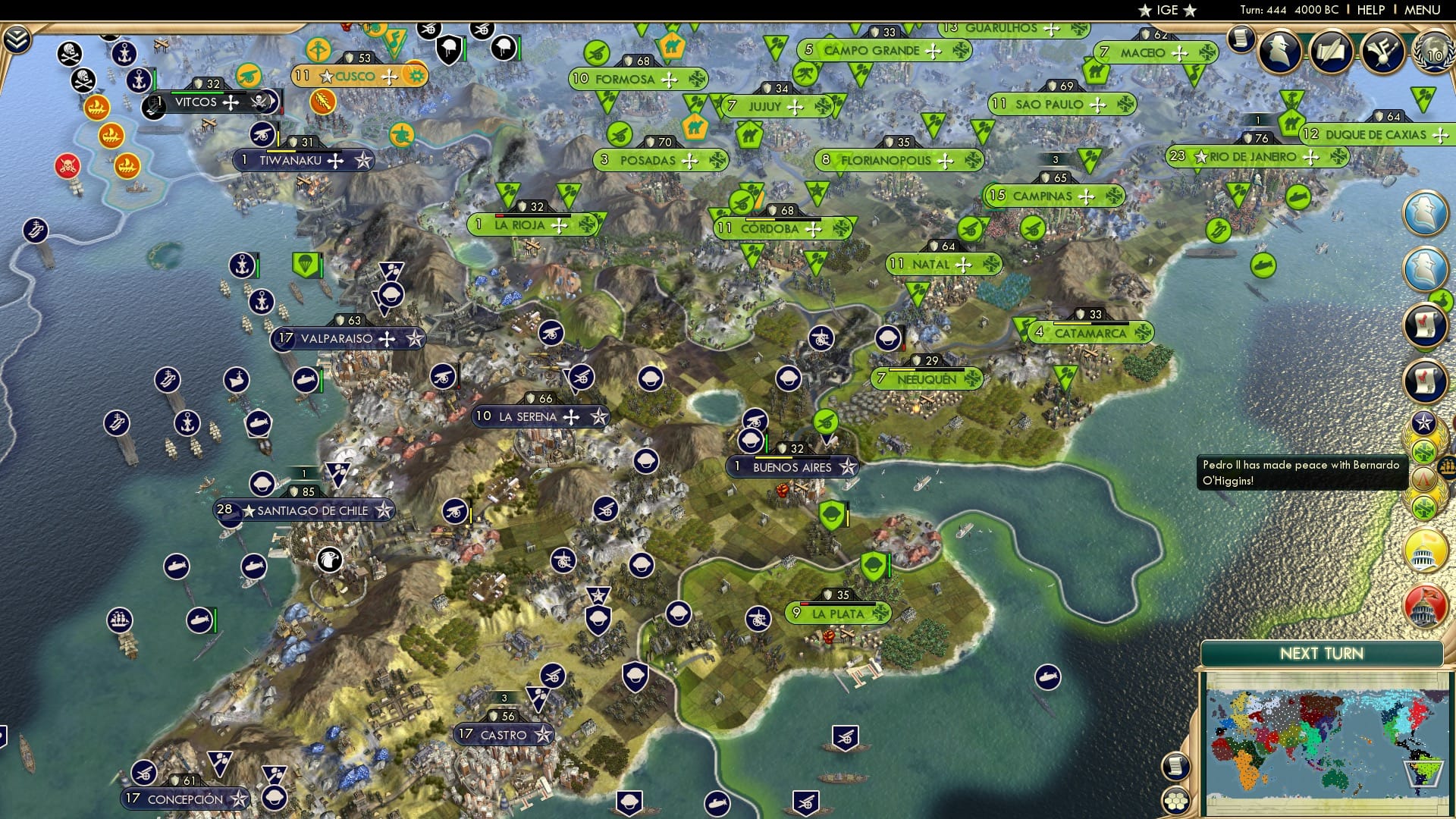Toggle the hex grid icon beside the minimap
1456x819 pixels.
coord(1176,800)
